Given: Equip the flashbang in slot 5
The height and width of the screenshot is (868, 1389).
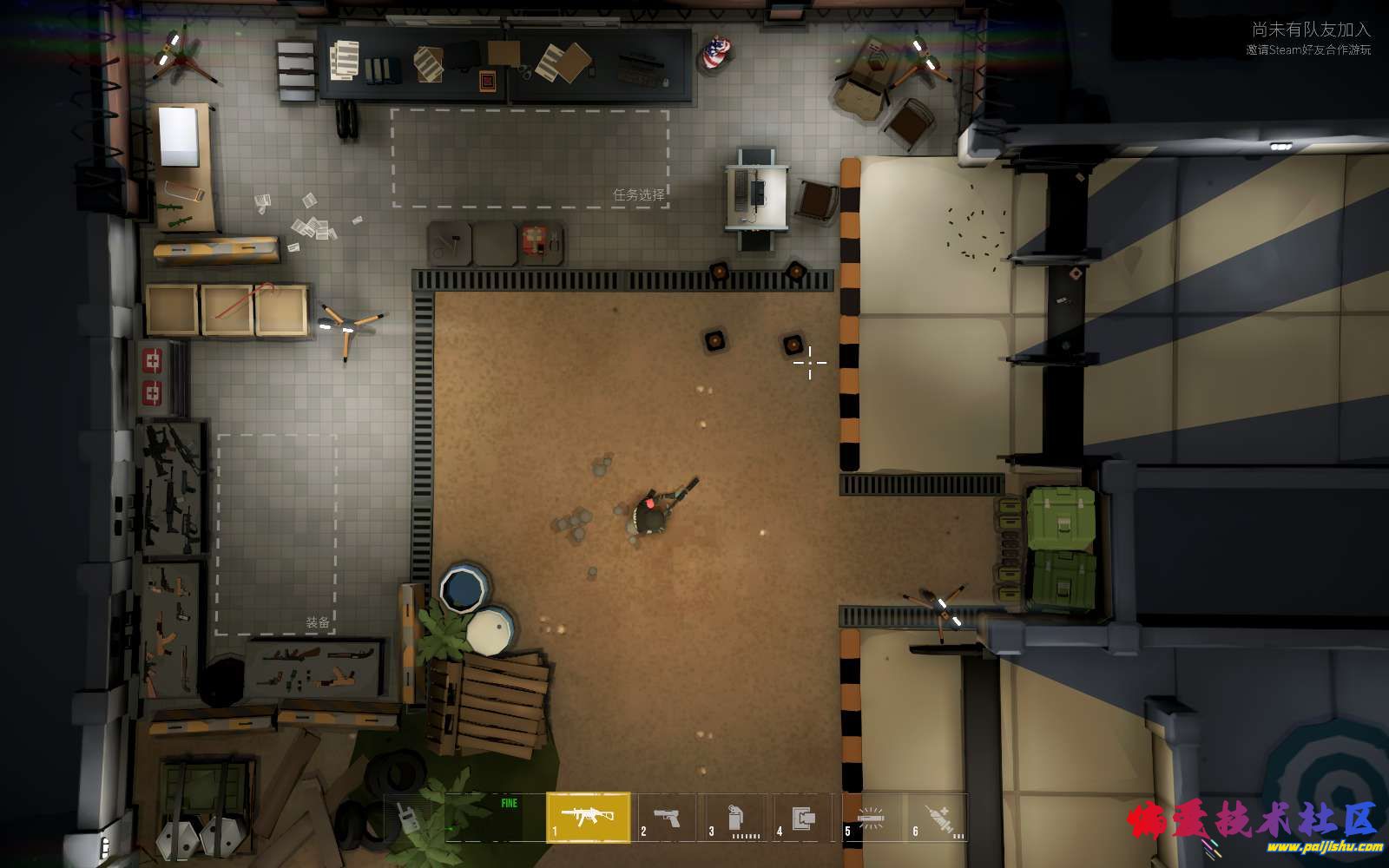Looking at the screenshot, I should tap(871, 818).
